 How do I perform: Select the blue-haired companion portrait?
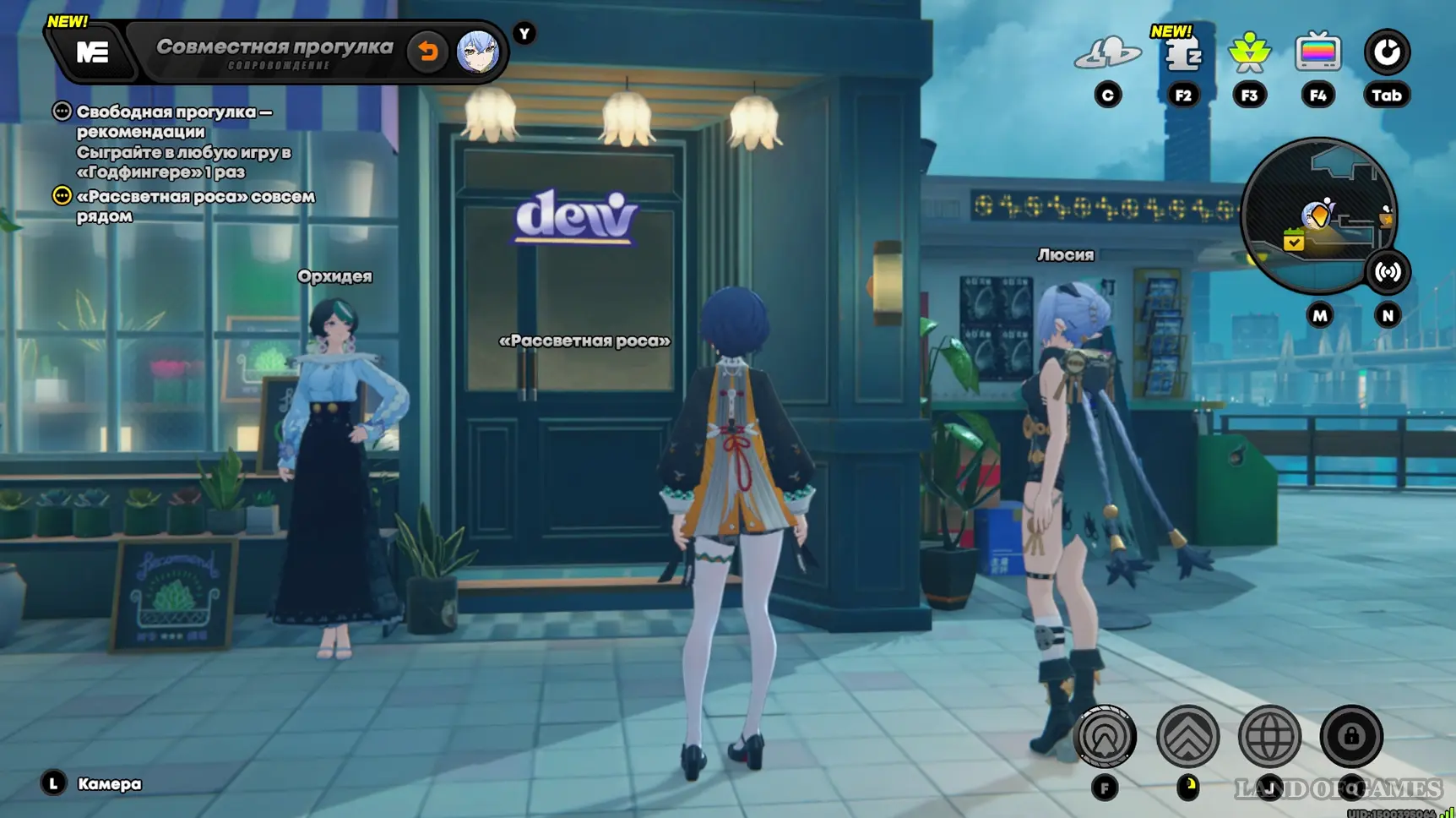click(x=477, y=52)
